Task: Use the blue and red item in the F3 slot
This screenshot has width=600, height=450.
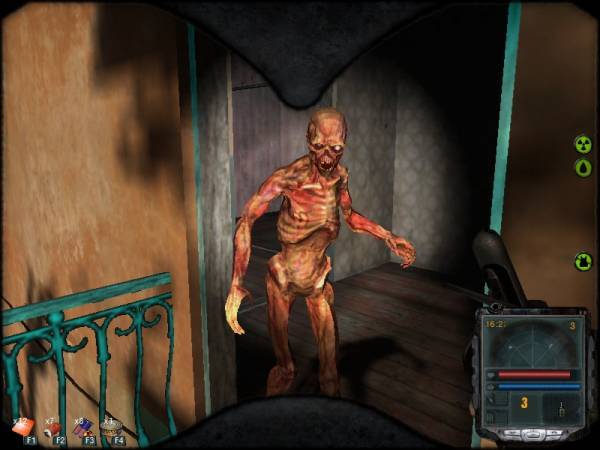Action: (x=83, y=427)
